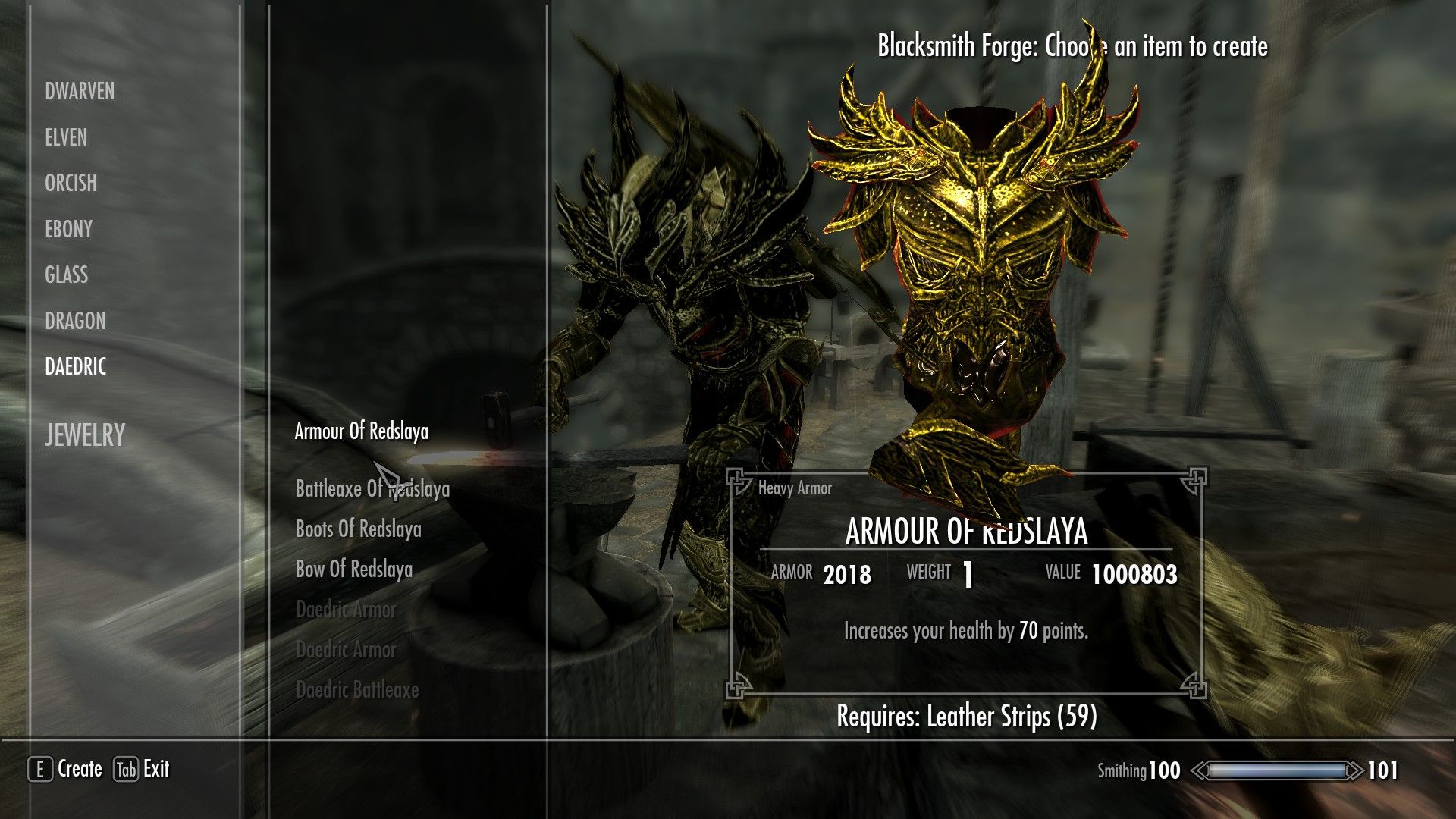Switch to the Jewelry category

coord(84,435)
